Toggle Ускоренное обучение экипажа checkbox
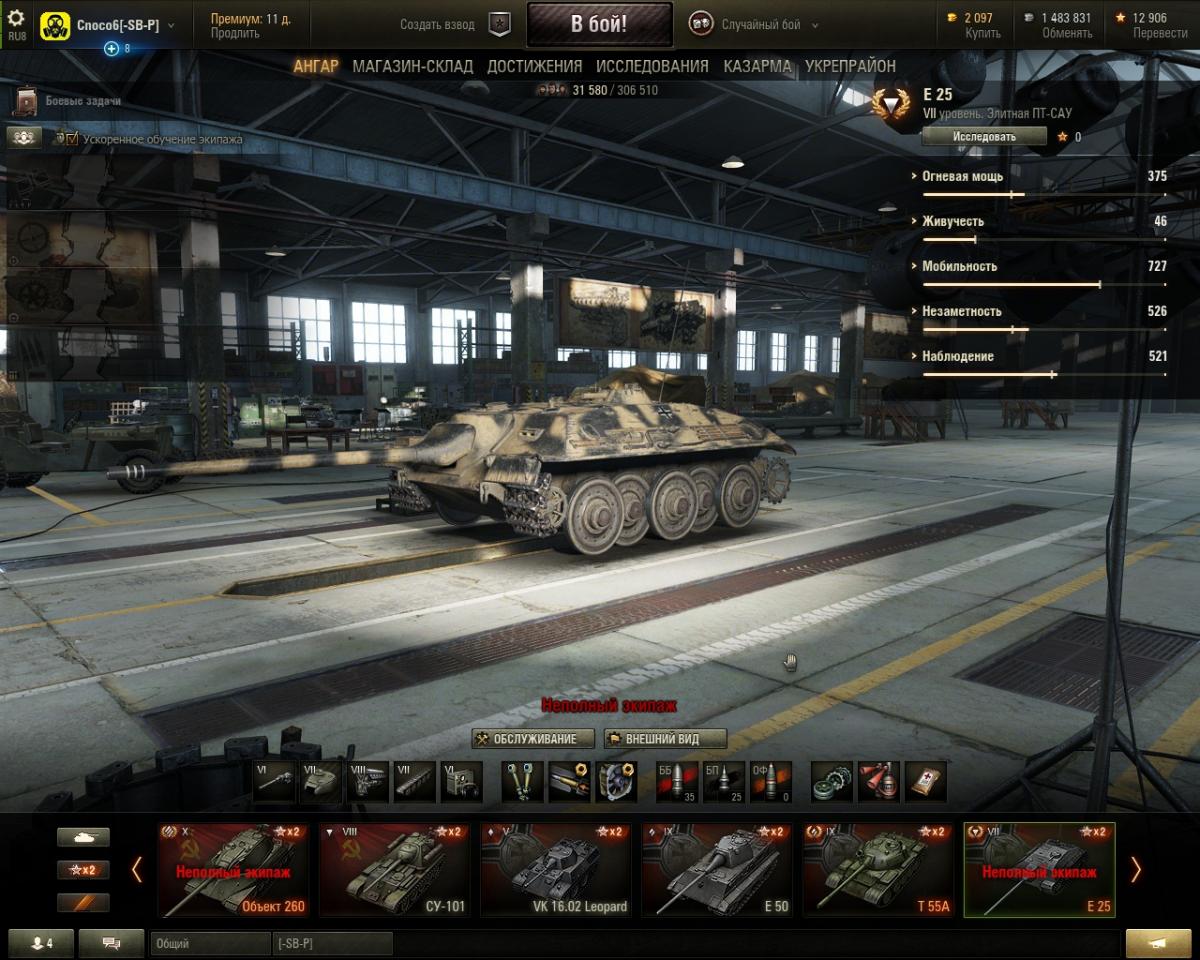The width and height of the screenshot is (1200, 960). tap(71, 139)
